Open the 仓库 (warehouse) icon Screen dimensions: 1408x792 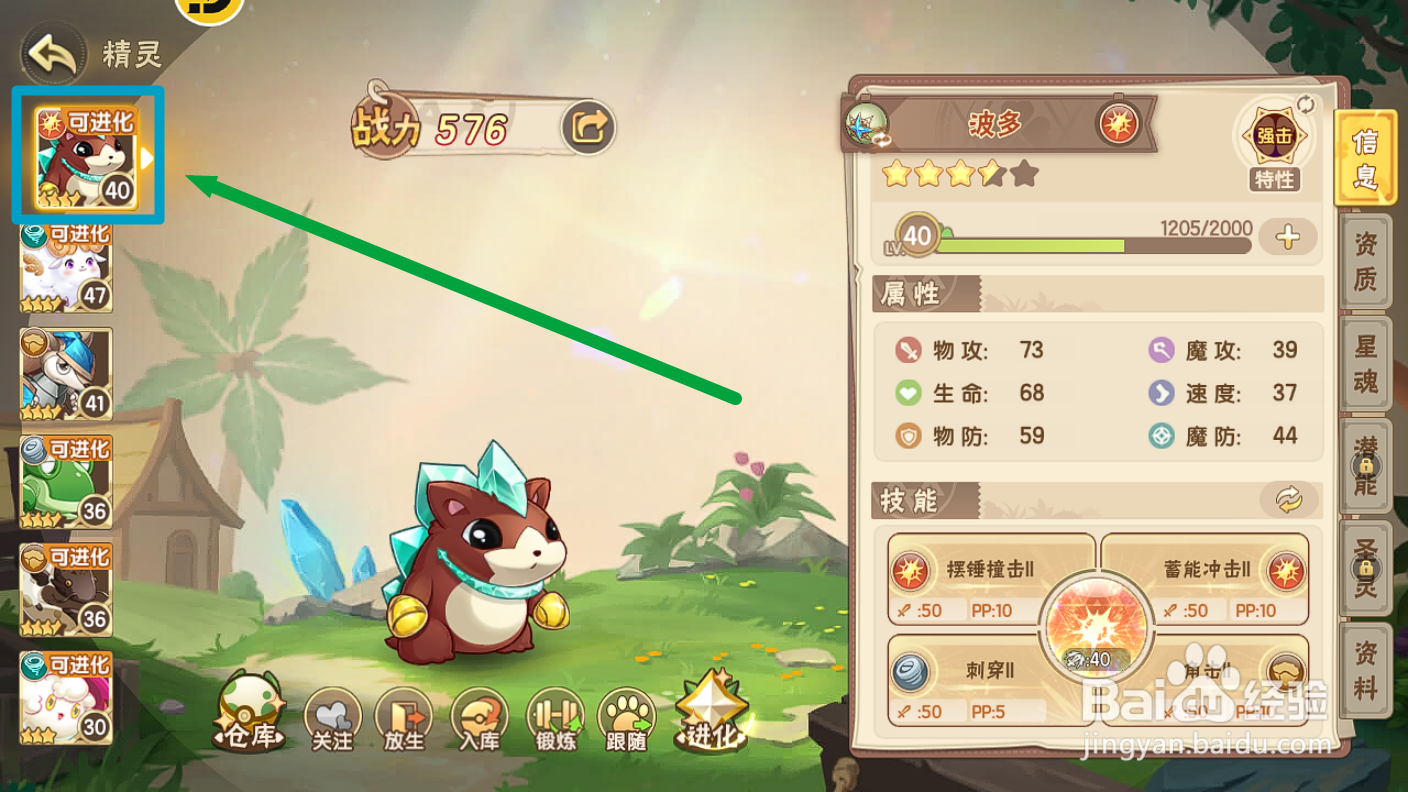pos(250,710)
